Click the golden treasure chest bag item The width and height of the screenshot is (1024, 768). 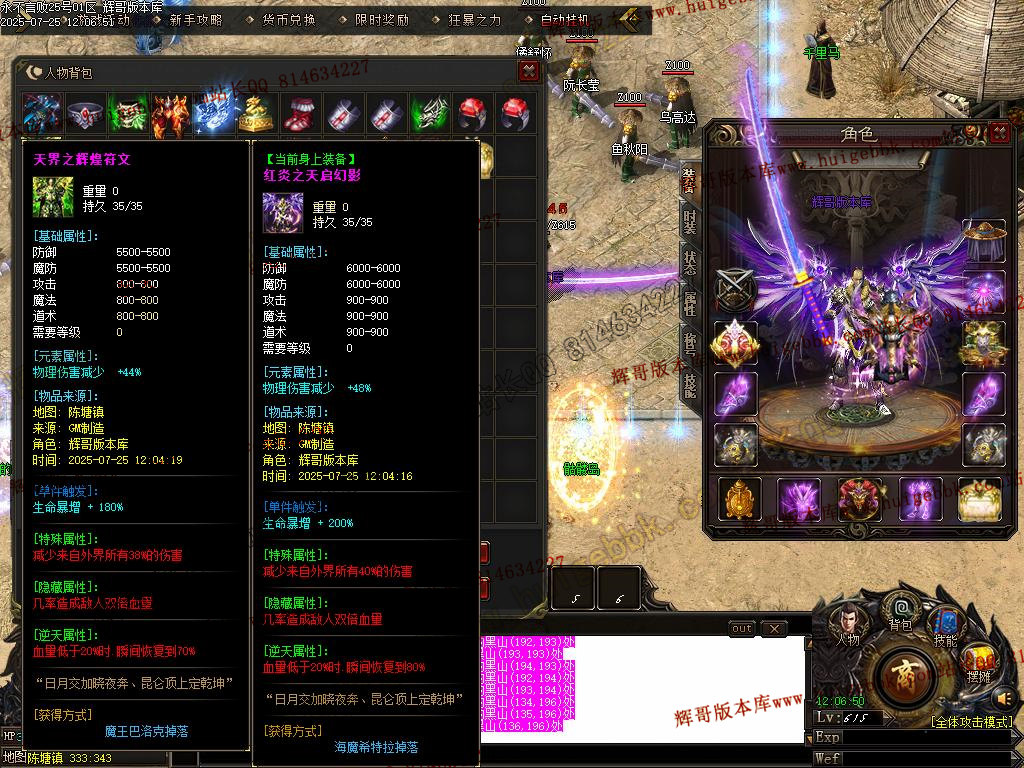[255, 113]
